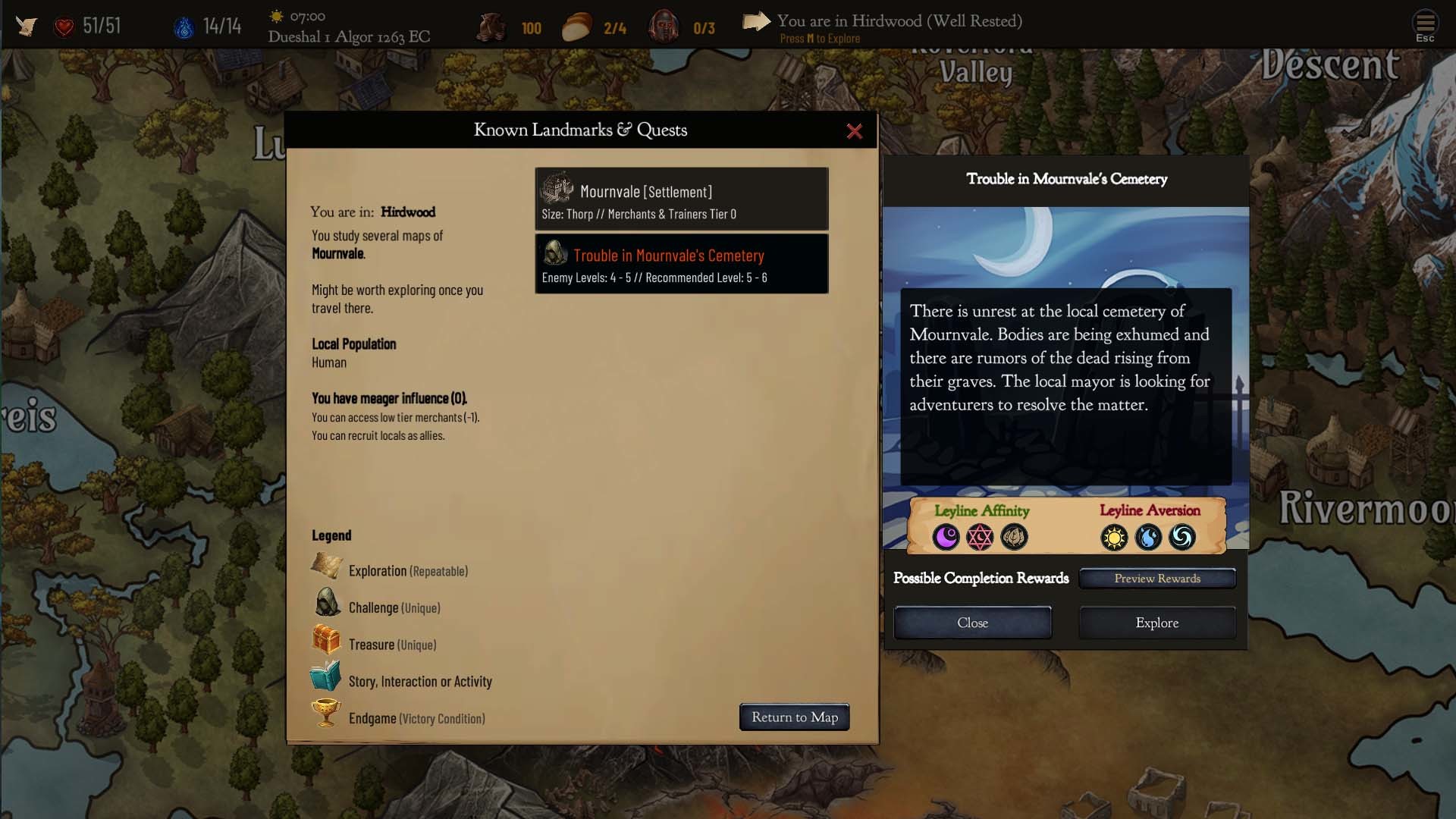Click the hooded party members icon

pyautogui.click(x=664, y=27)
